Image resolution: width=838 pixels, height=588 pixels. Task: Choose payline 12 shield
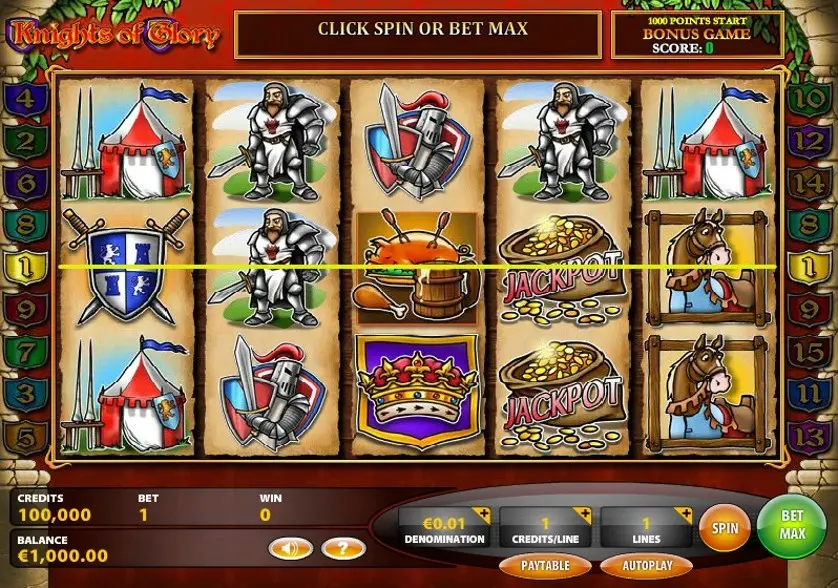point(808,142)
